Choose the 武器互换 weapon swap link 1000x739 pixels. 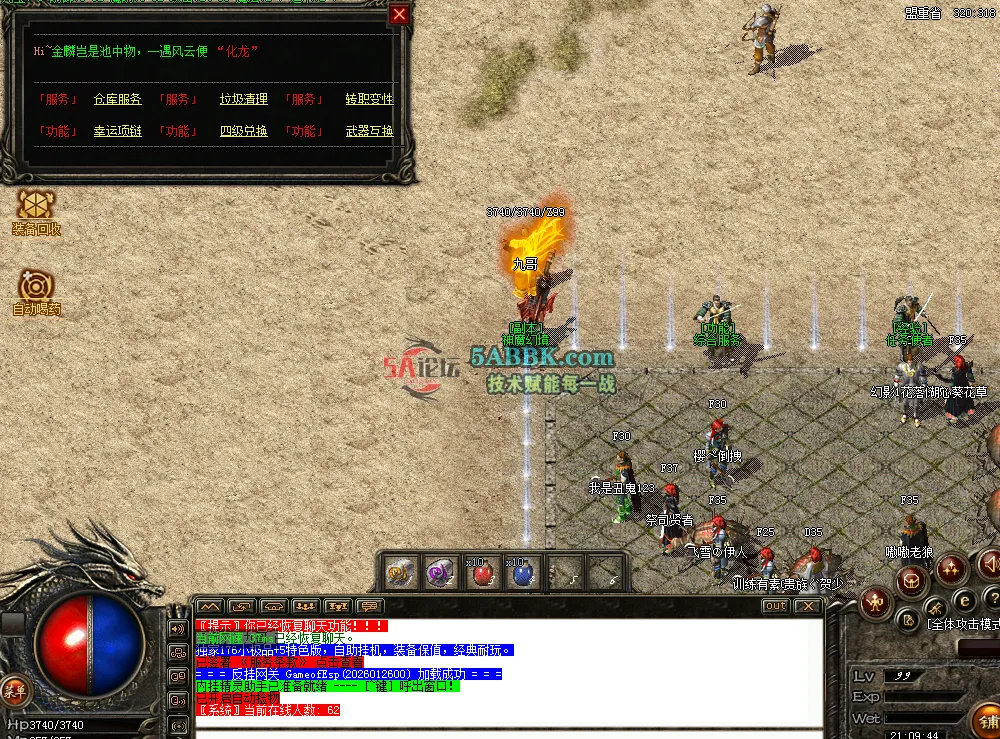point(369,132)
